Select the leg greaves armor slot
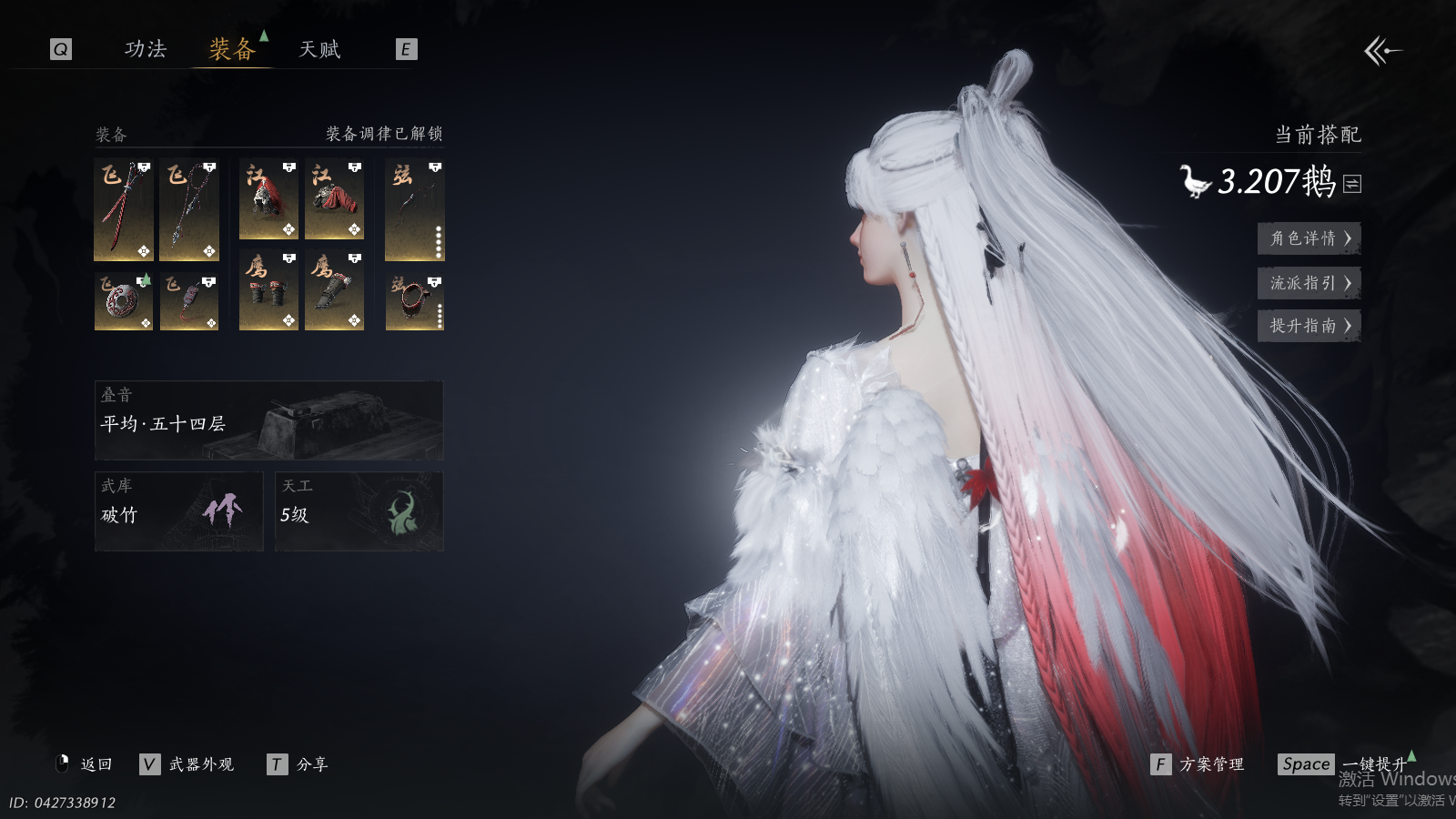The image size is (1456, 819). [334, 290]
